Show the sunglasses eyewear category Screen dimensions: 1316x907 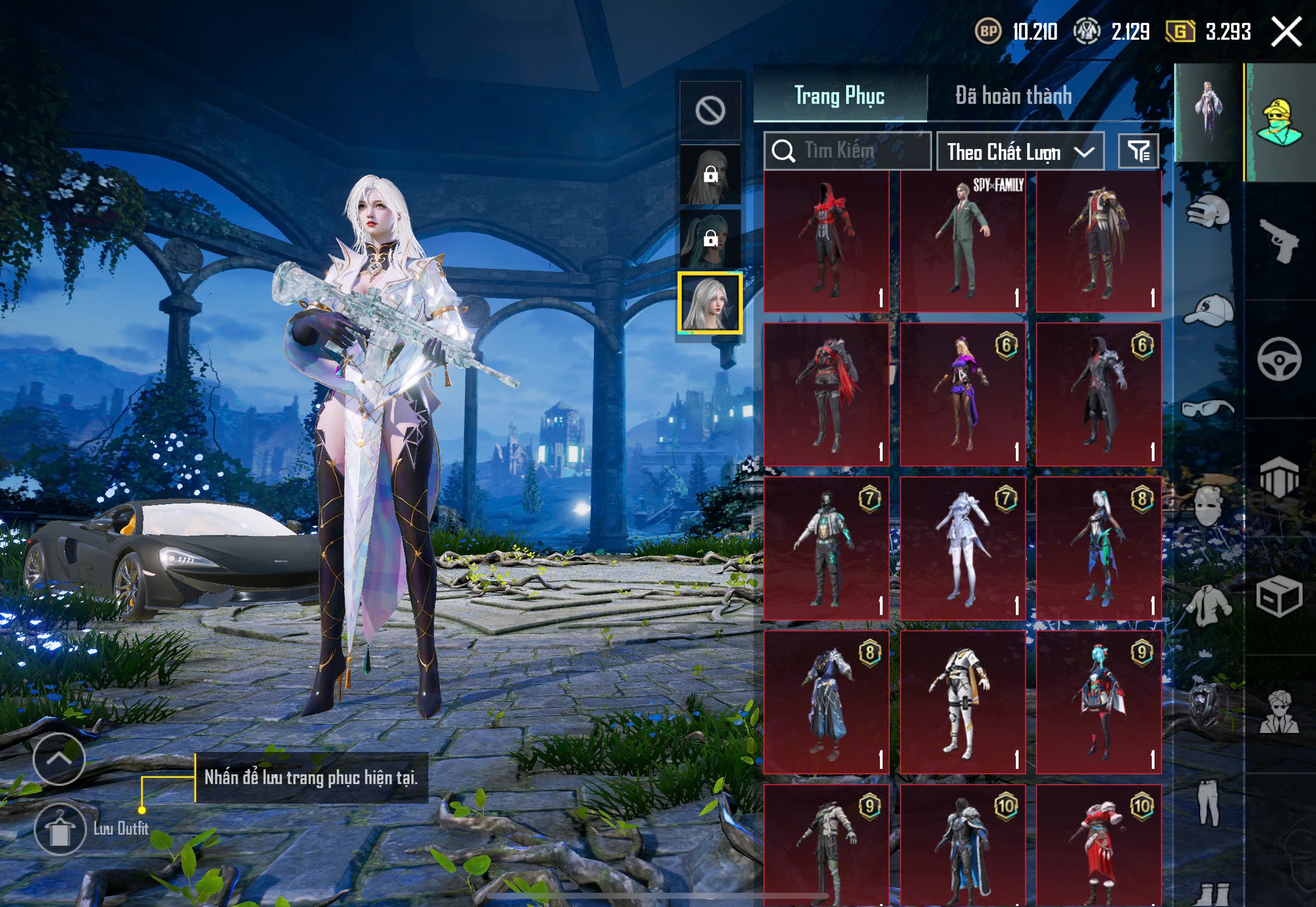[x=1208, y=408]
